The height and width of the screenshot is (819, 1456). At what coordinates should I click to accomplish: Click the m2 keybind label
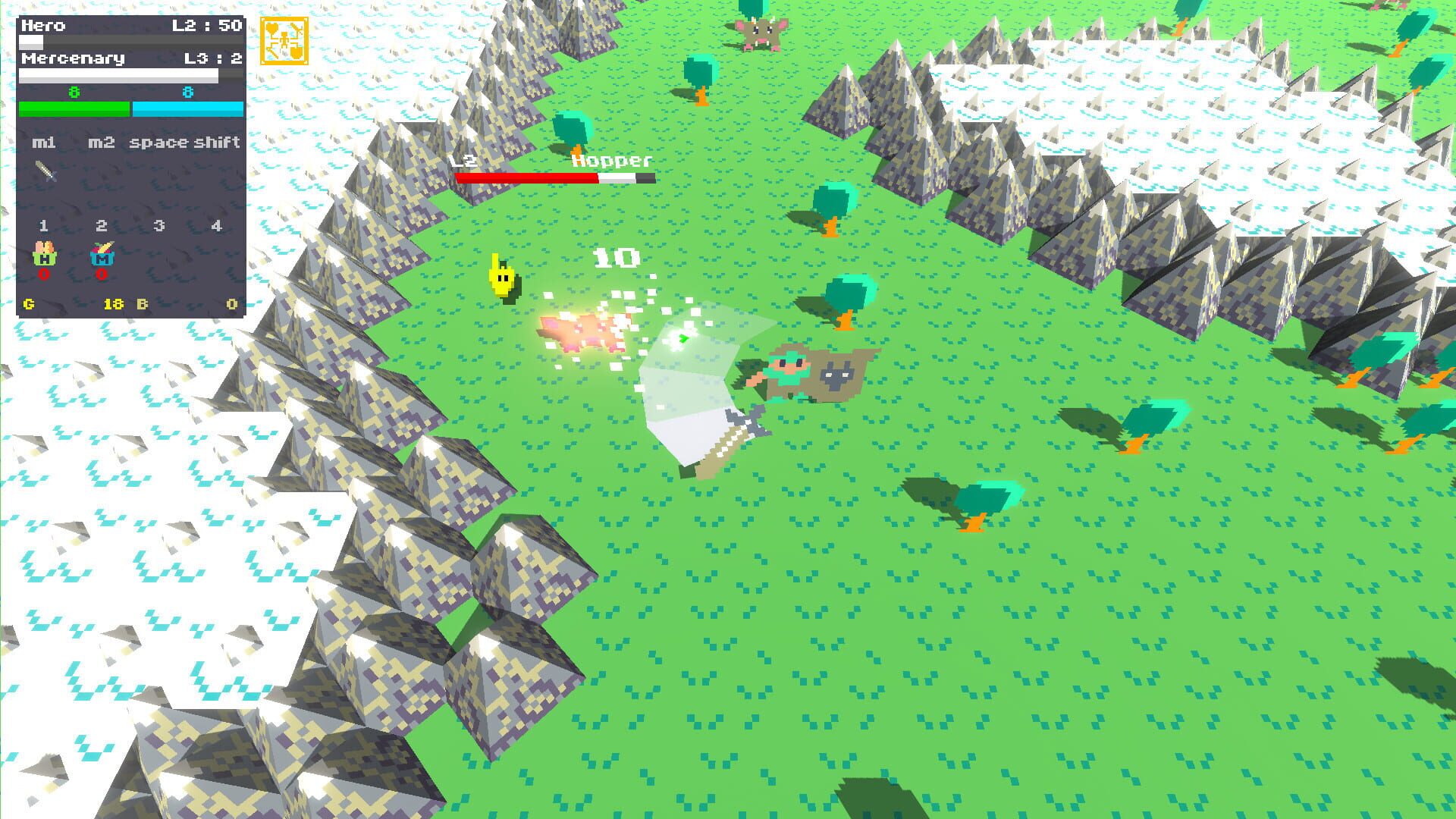(x=102, y=142)
